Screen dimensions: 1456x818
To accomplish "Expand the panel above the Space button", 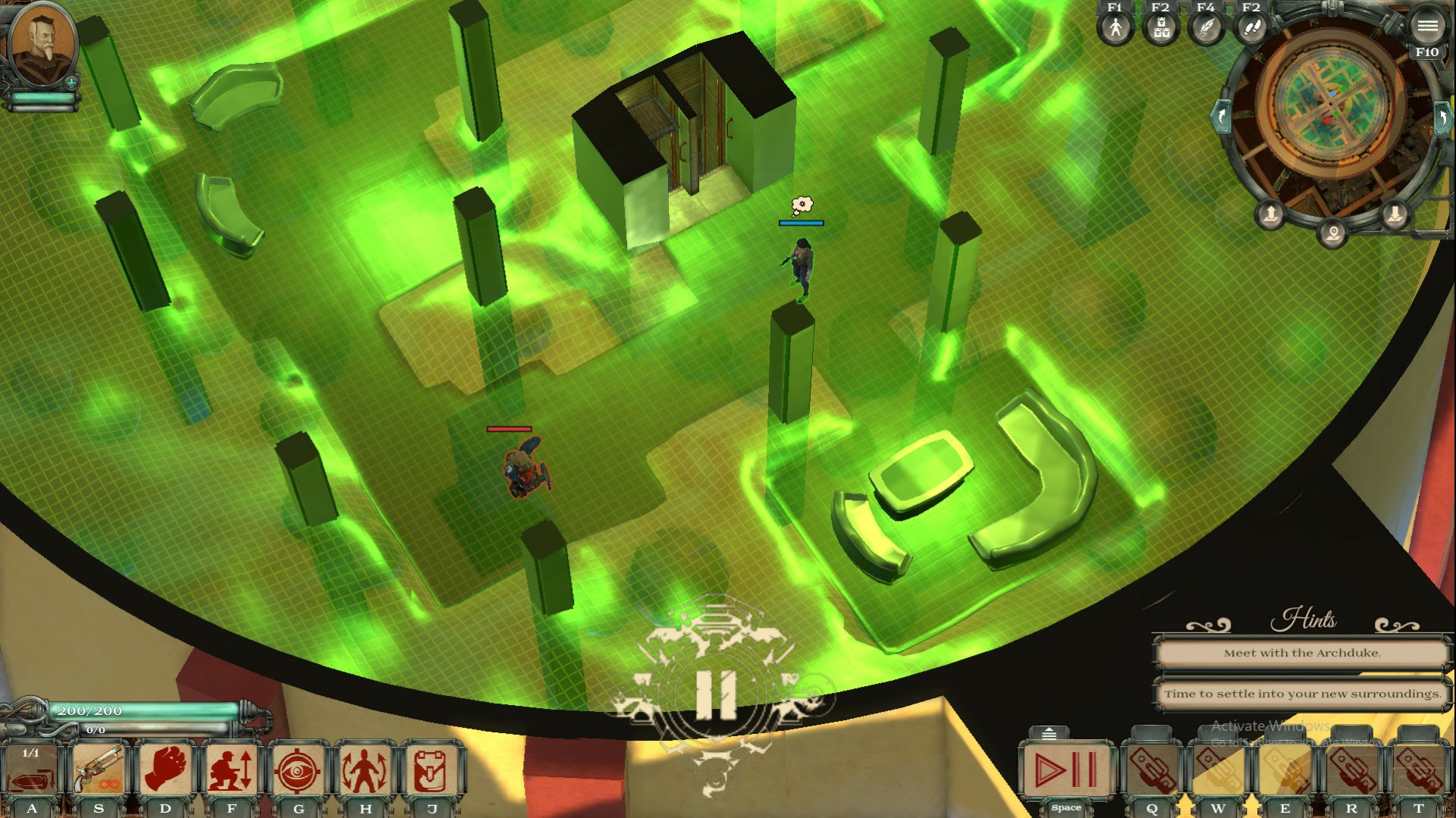I will [1050, 732].
